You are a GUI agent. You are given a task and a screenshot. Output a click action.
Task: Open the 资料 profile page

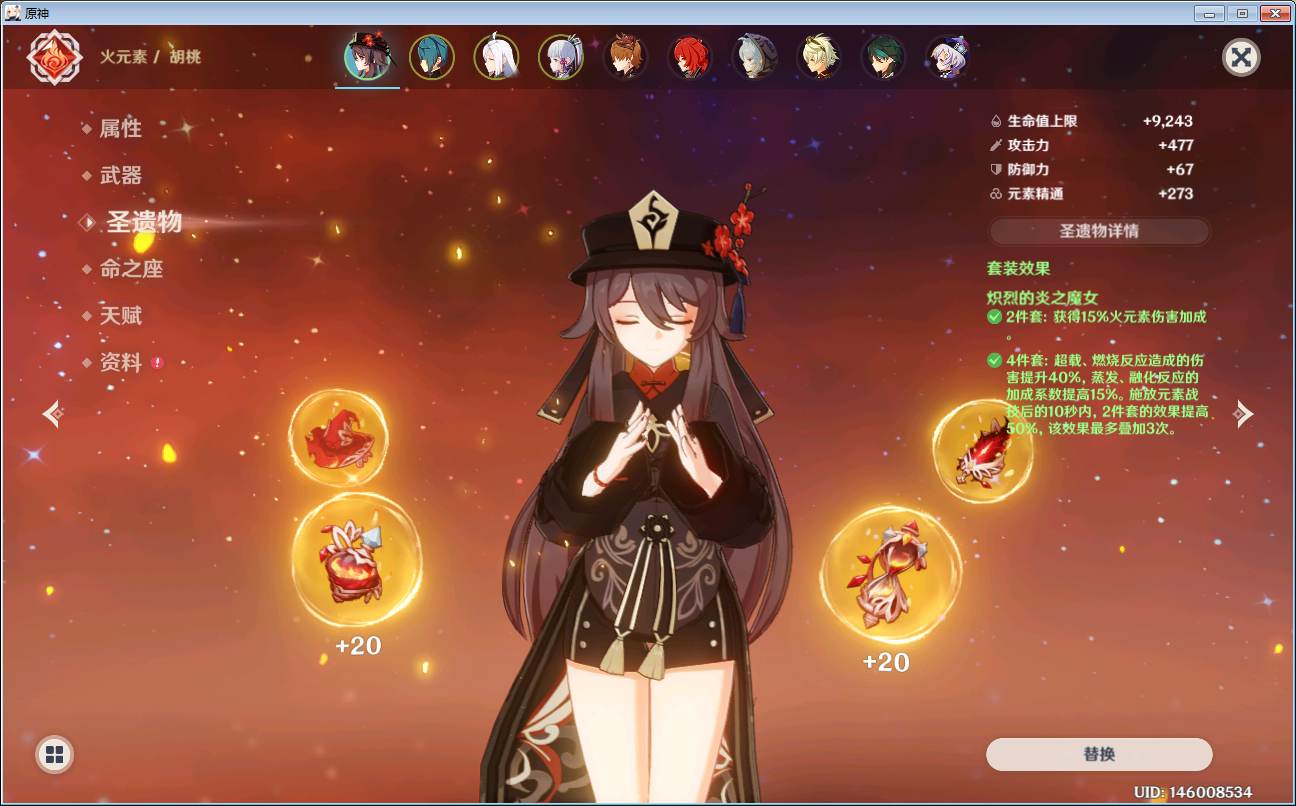point(121,363)
